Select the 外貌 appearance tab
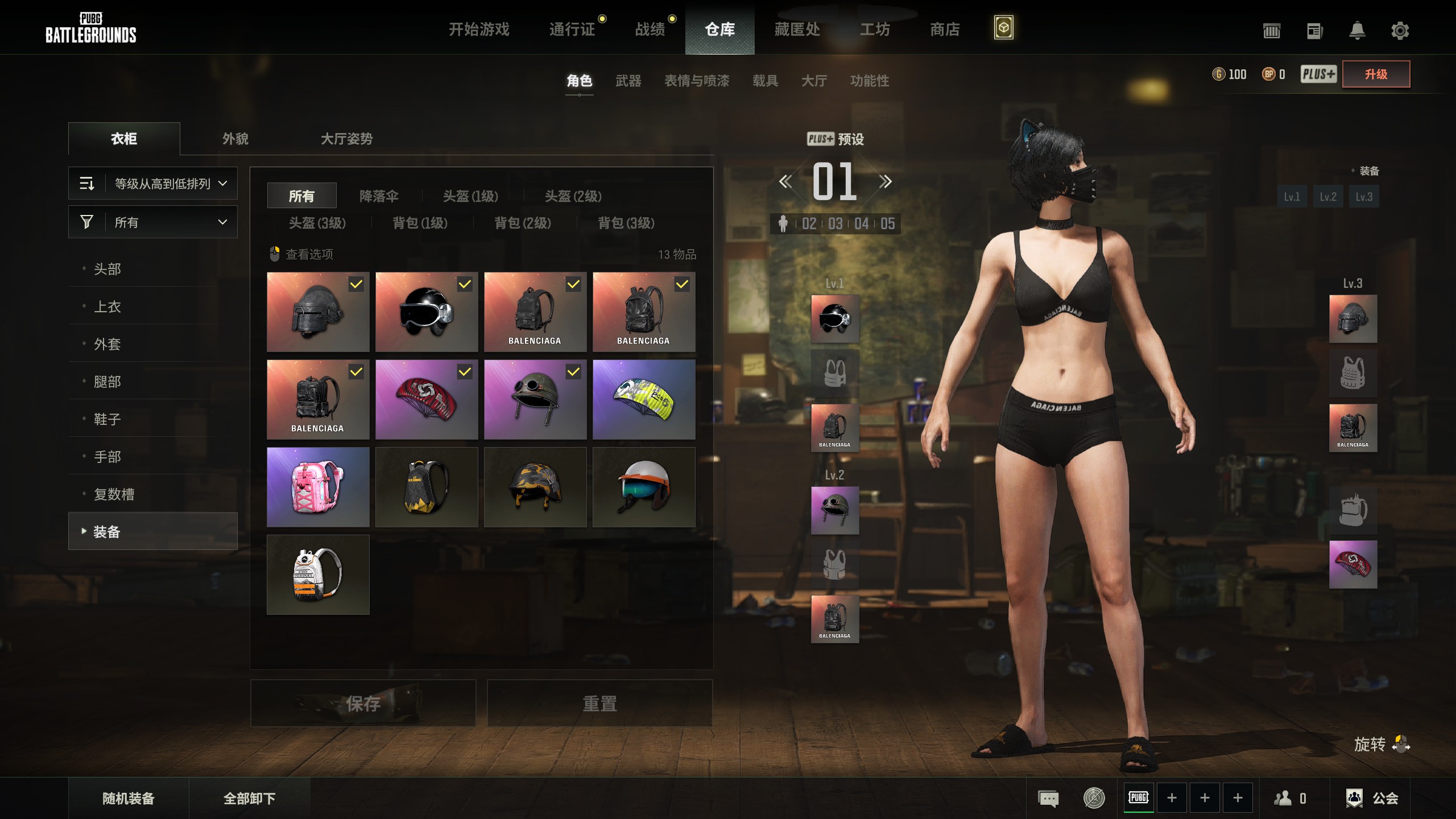Screen dimensions: 1456x819 [235, 139]
